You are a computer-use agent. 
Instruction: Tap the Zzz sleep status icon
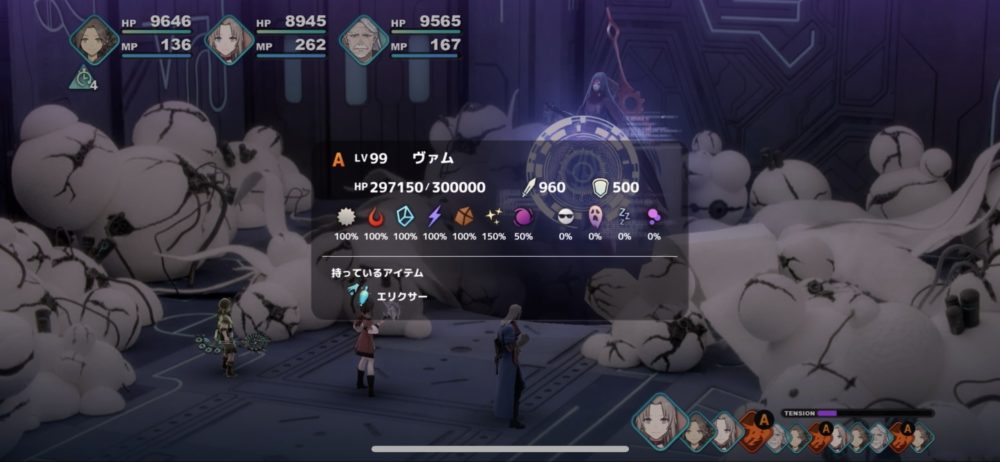click(624, 216)
